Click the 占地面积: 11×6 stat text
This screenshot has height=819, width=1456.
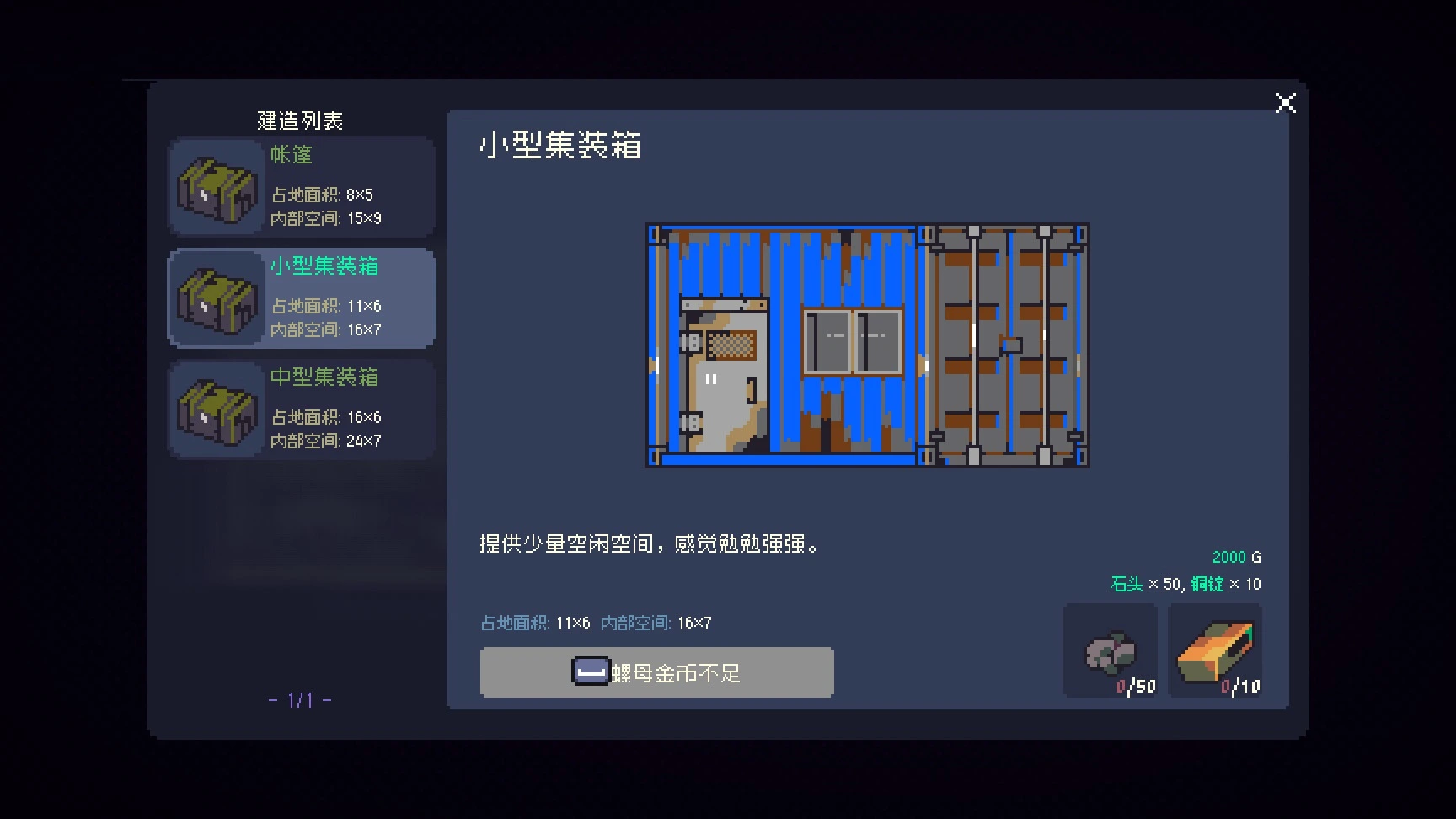coord(527,623)
